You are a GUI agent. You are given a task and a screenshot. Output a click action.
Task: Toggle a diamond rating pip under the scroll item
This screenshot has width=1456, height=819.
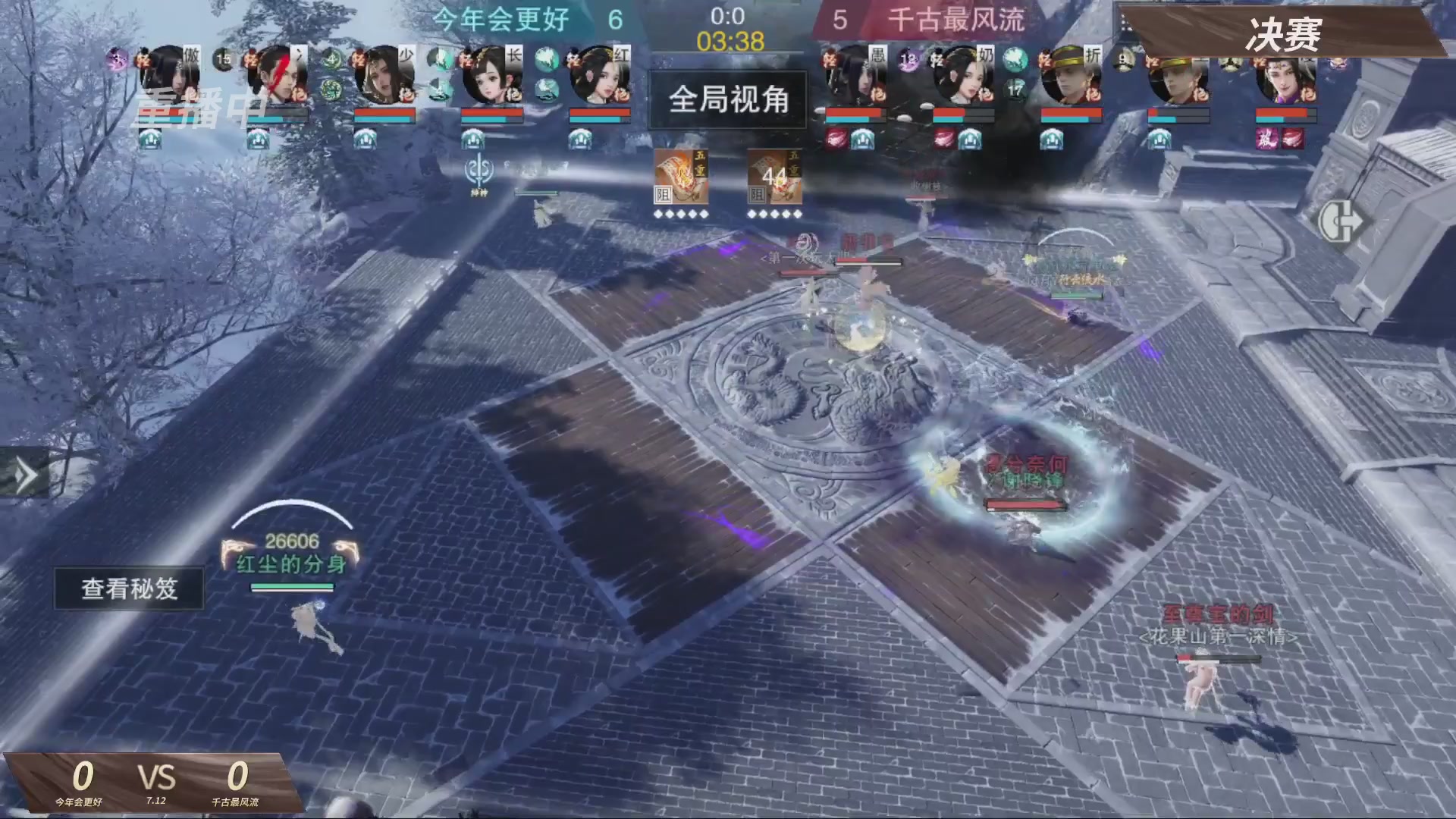click(657, 215)
